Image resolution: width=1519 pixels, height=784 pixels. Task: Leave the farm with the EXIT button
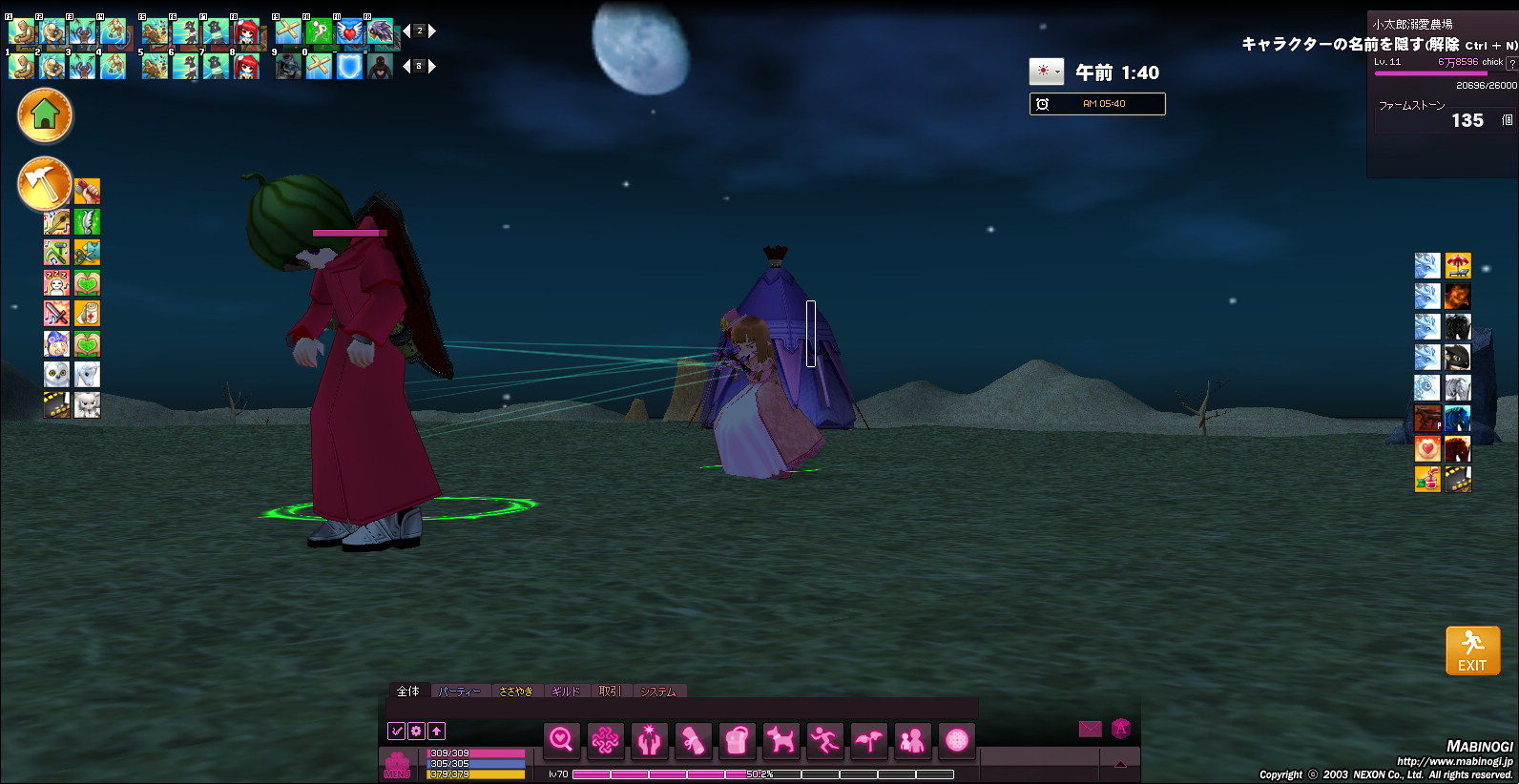[x=1472, y=650]
